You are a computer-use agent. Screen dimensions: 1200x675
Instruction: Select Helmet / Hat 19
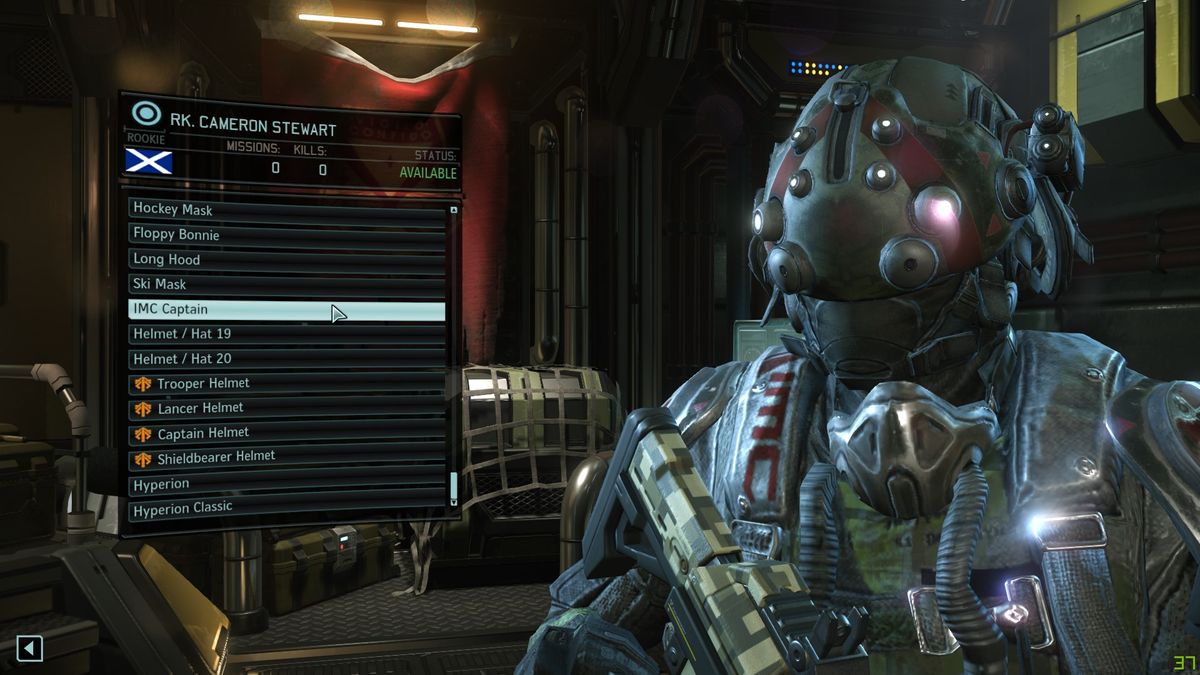click(x=287, y=333)
